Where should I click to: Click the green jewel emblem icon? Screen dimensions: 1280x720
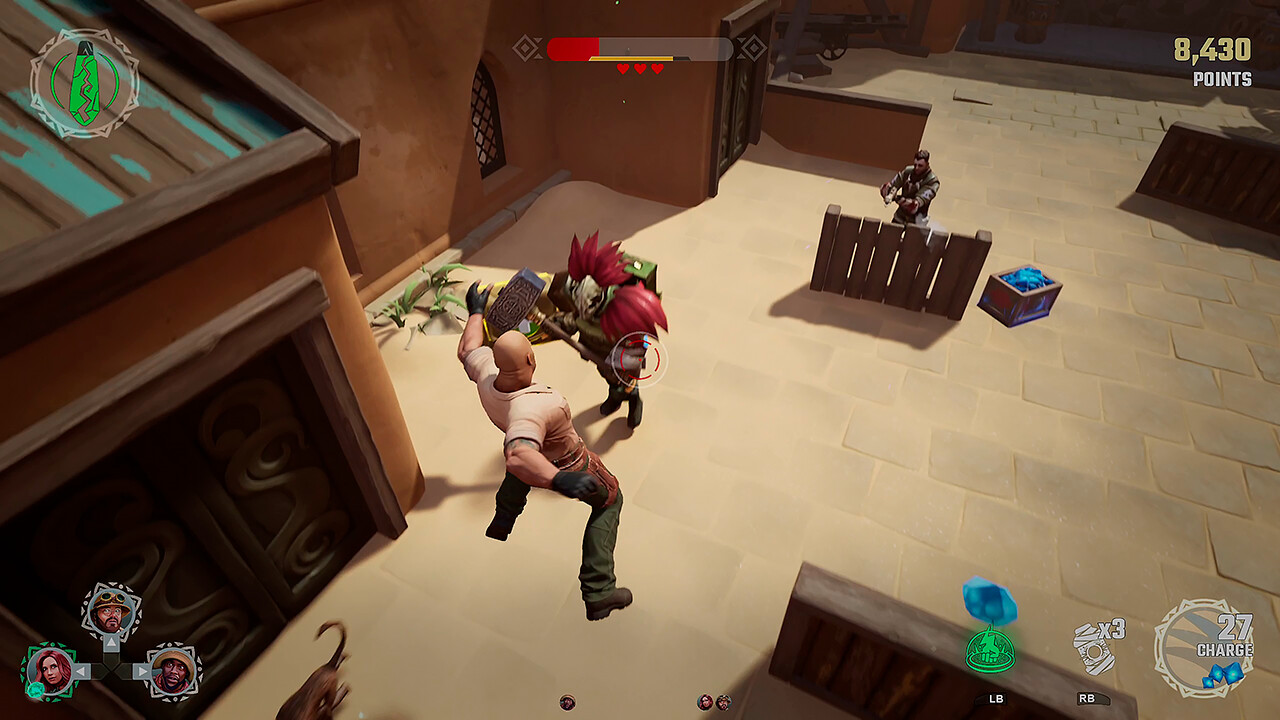coord(84,82)
